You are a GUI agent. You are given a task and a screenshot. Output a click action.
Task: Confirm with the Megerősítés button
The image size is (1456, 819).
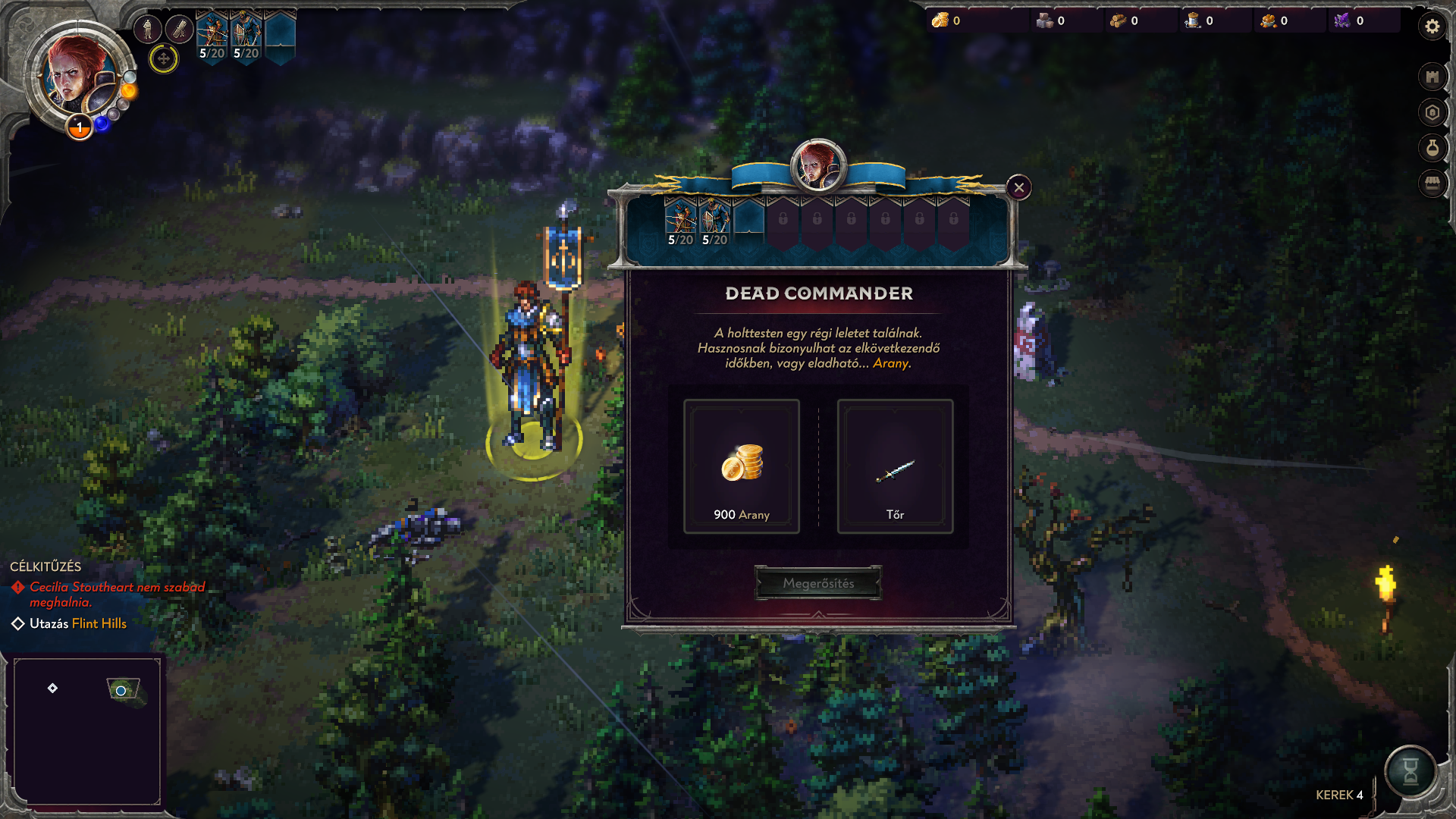818,583
